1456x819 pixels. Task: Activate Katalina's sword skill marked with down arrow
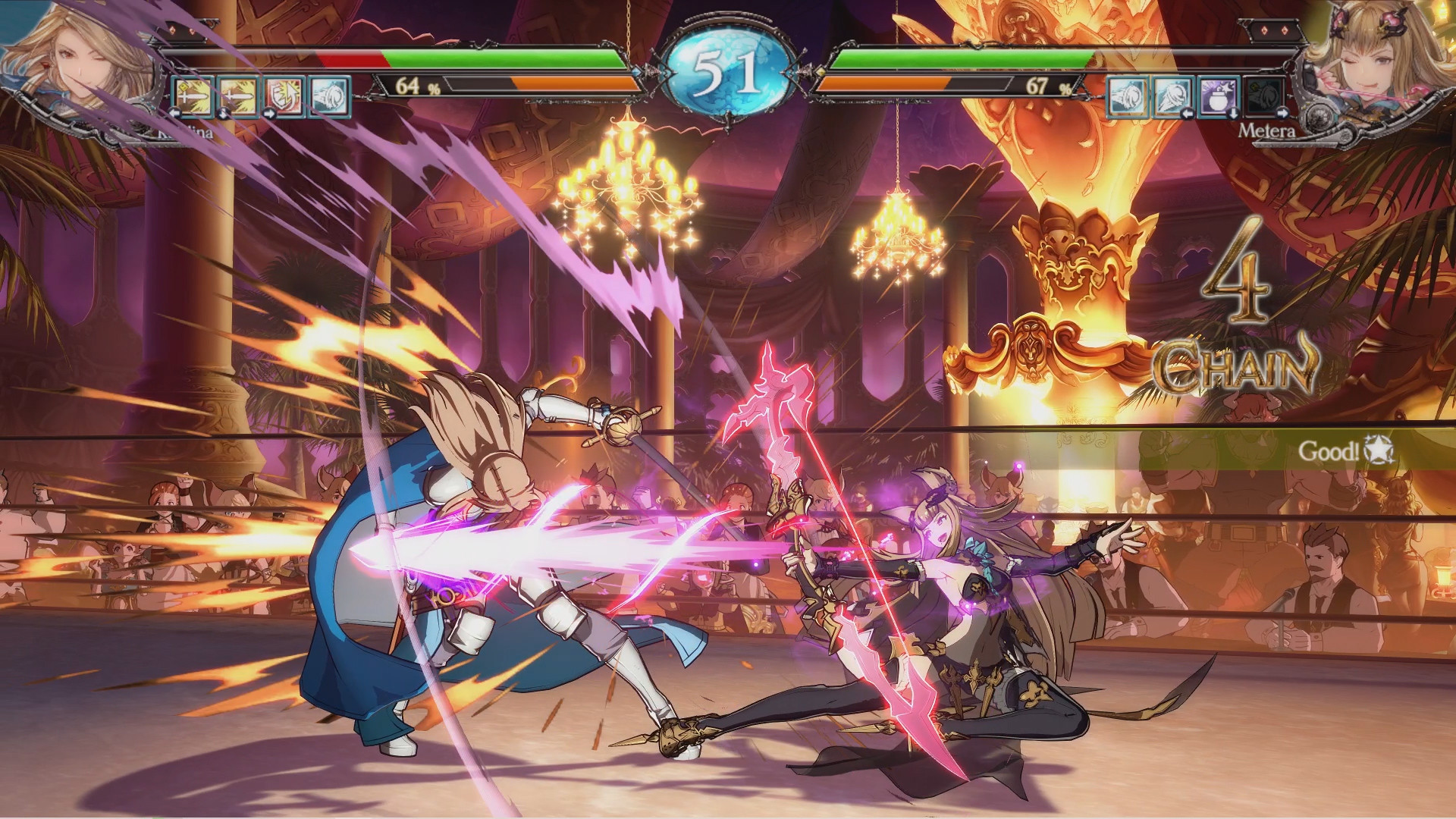(x=238, y=96)
